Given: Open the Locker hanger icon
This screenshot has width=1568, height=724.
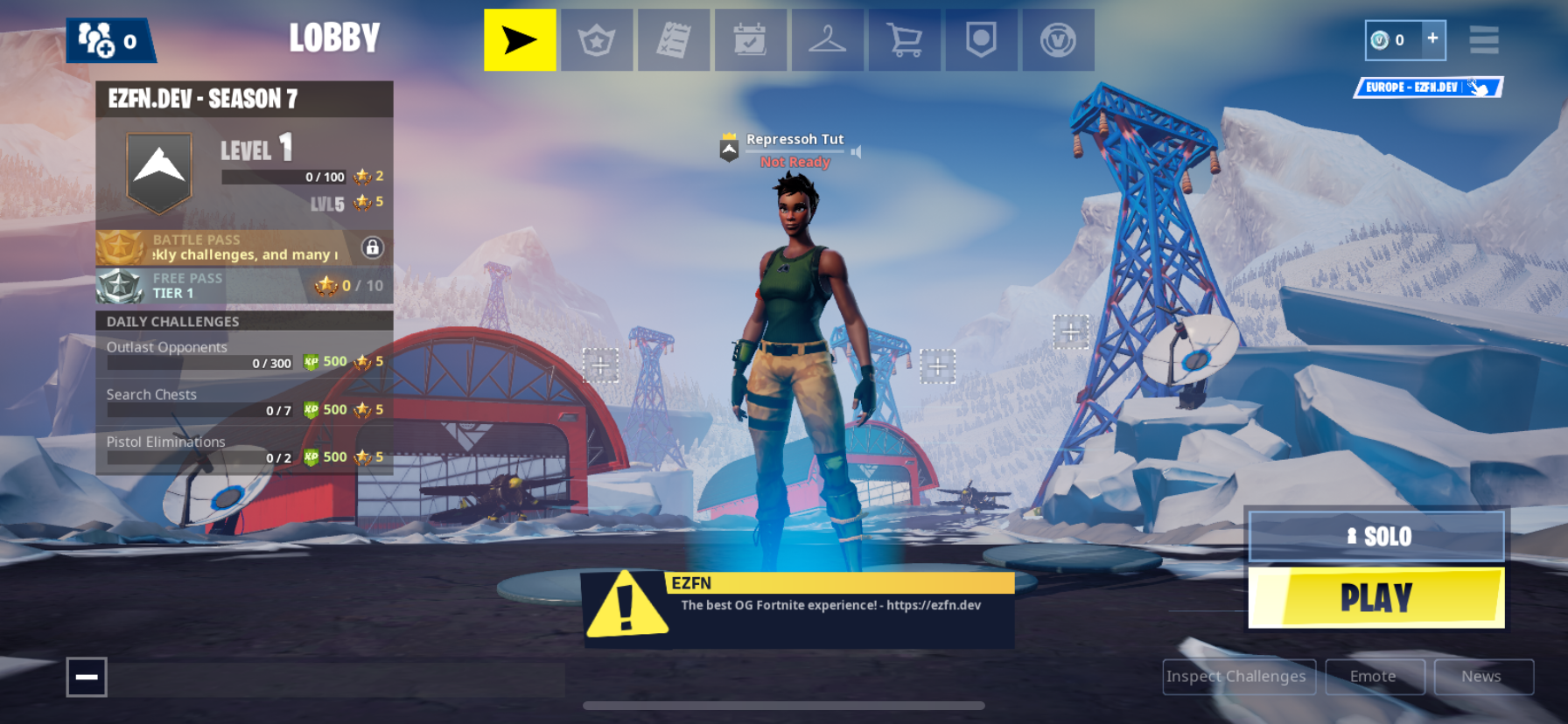Looking at the screenshot, I should pyautogui.click(x=828, y=39).
